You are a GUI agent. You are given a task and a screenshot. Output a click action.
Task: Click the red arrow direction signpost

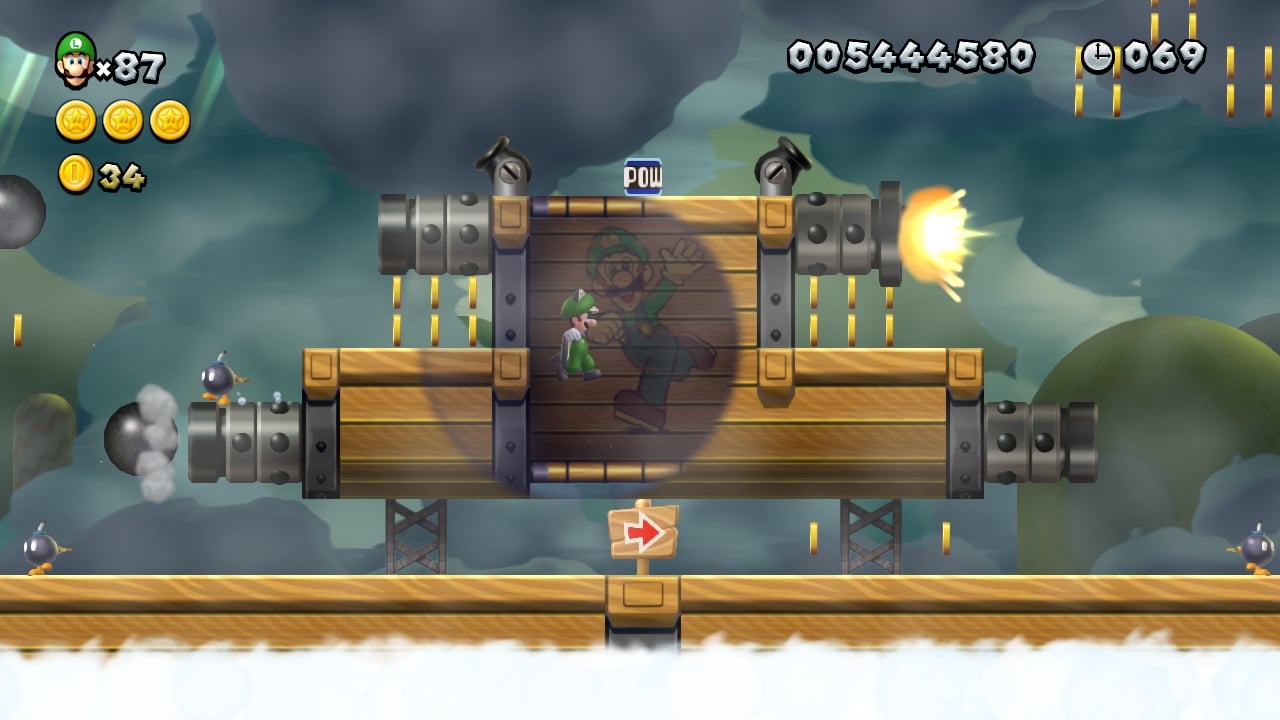pos(645,534)
